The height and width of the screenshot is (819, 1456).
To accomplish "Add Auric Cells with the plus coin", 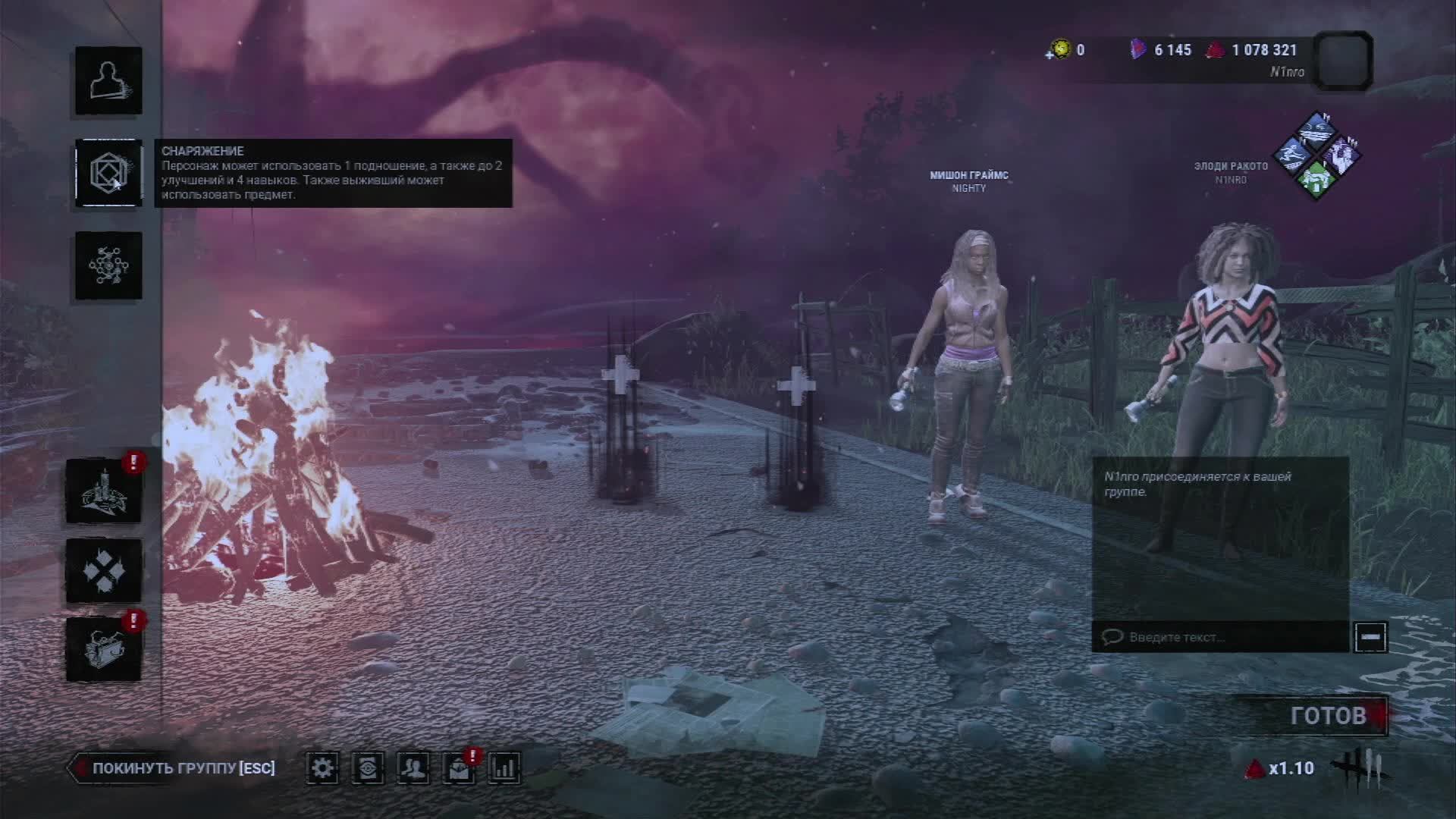I will click(x=1059, y=50).
